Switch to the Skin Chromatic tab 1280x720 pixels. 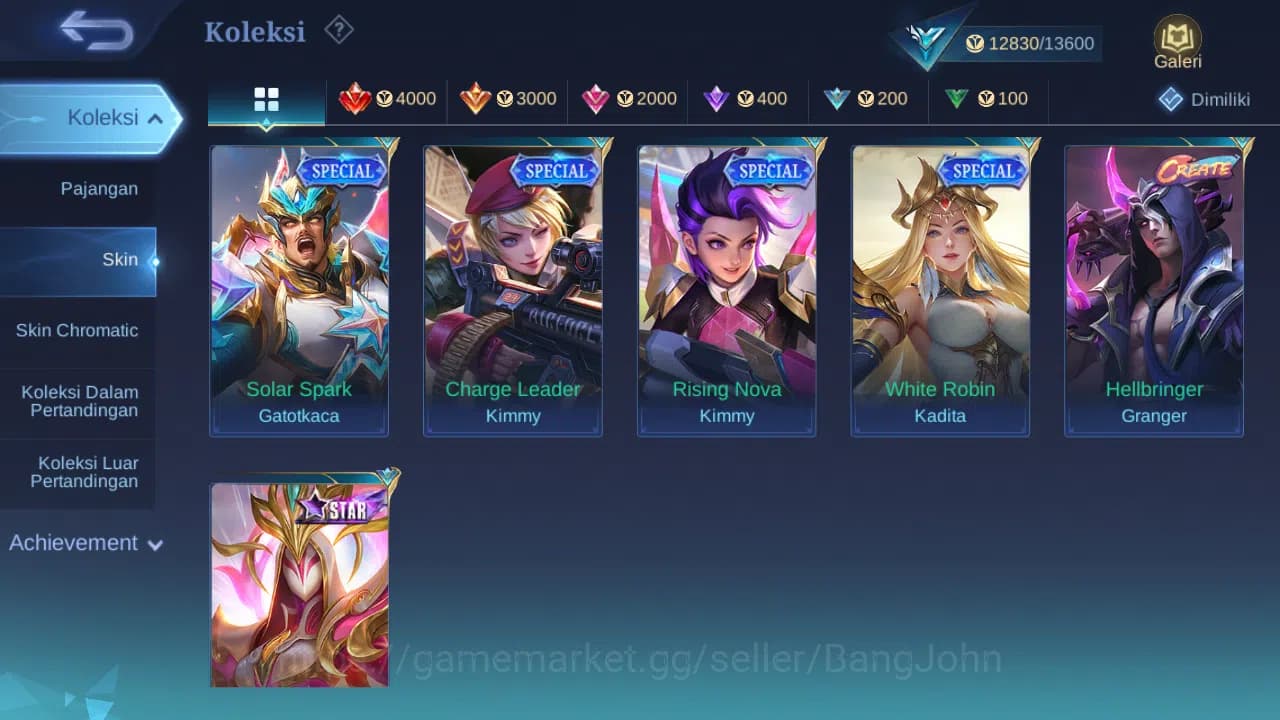point(78,330)
